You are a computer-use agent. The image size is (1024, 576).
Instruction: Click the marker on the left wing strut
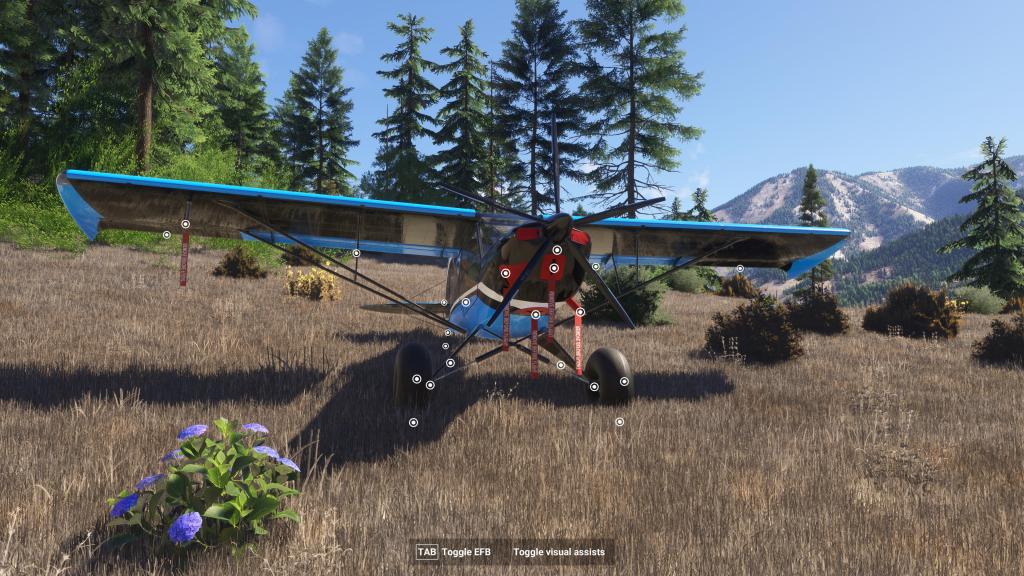pyautogui.click(x=356, y=253)
